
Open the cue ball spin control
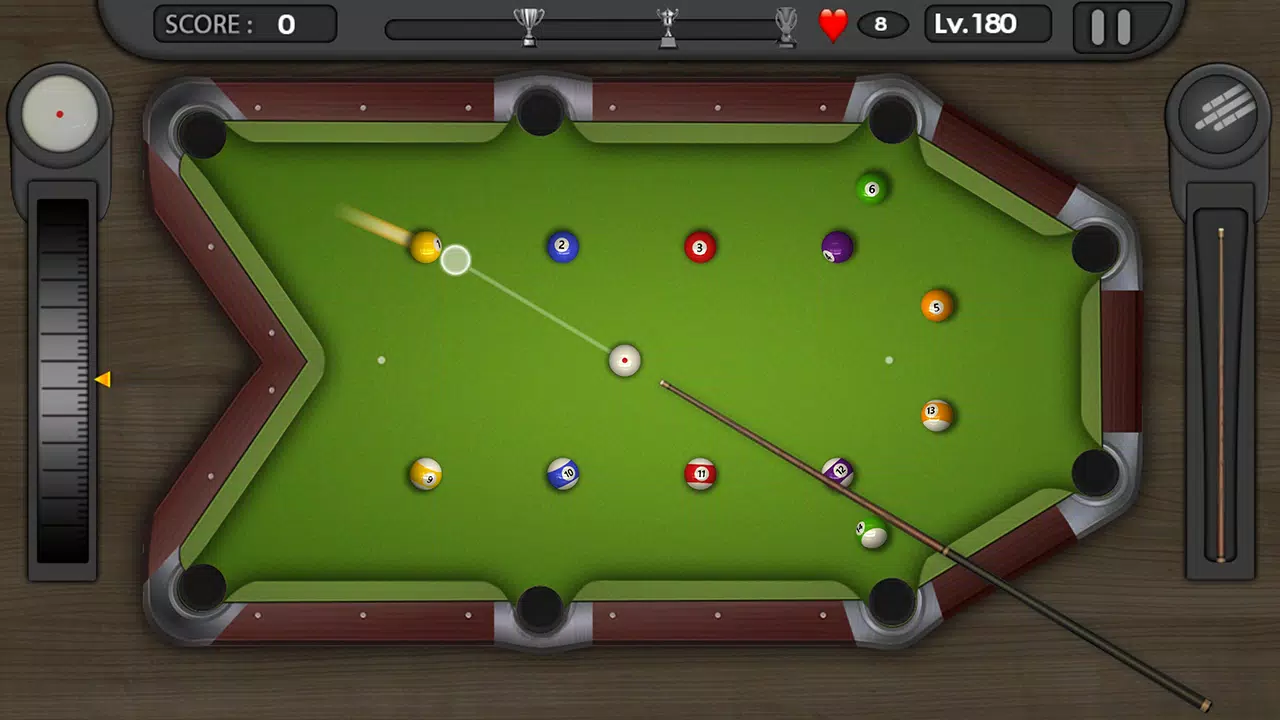pos(60,112)
